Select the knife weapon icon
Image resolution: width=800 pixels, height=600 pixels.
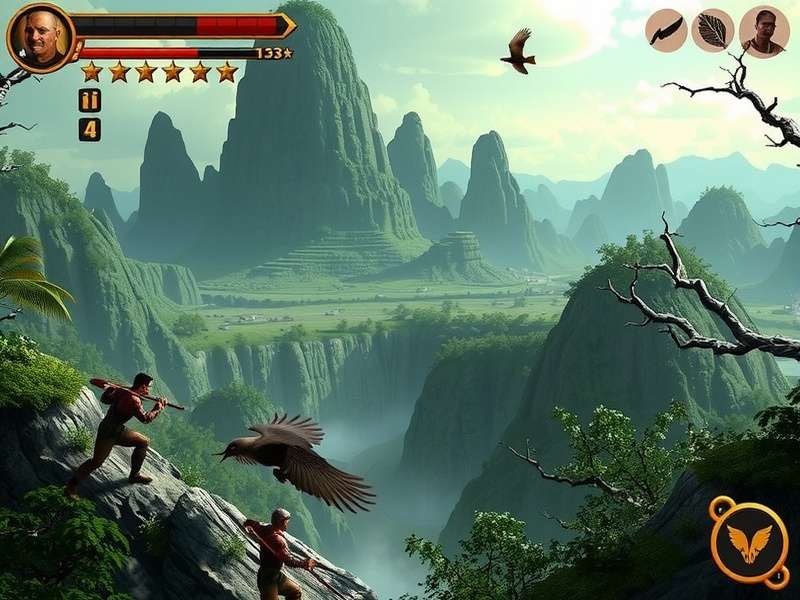tap(666, 31)
